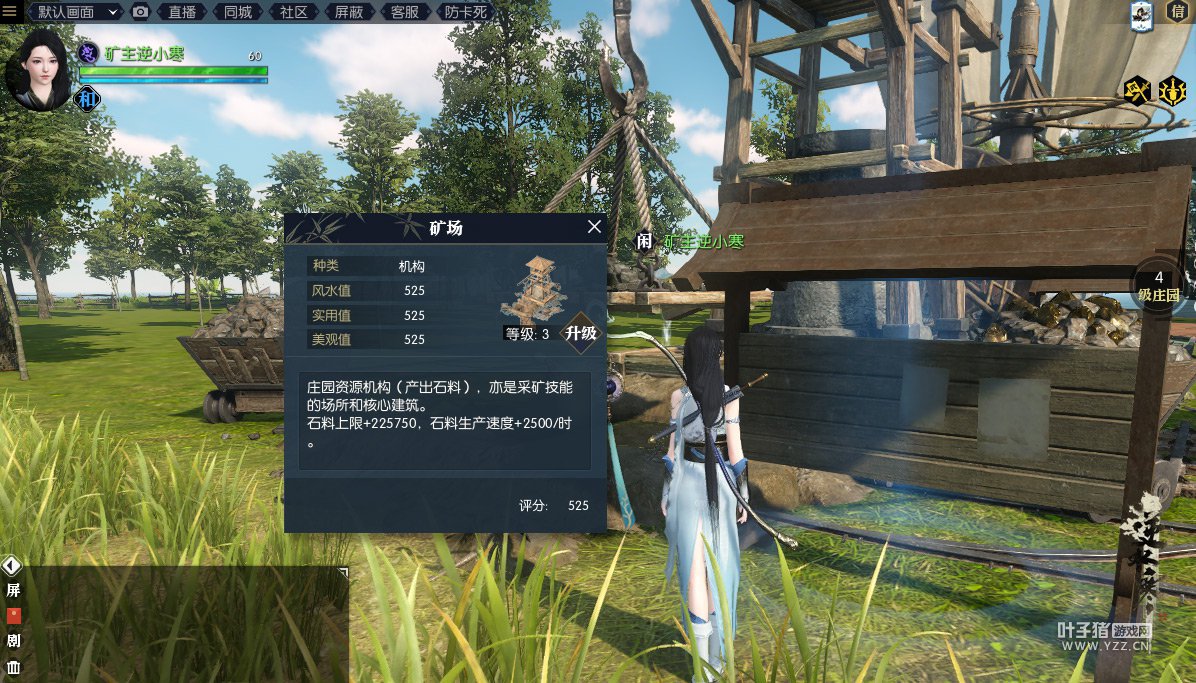The image size is (1196, 683).
Task: Clear chat with the trash icon
Action: [x=14, y=667]
